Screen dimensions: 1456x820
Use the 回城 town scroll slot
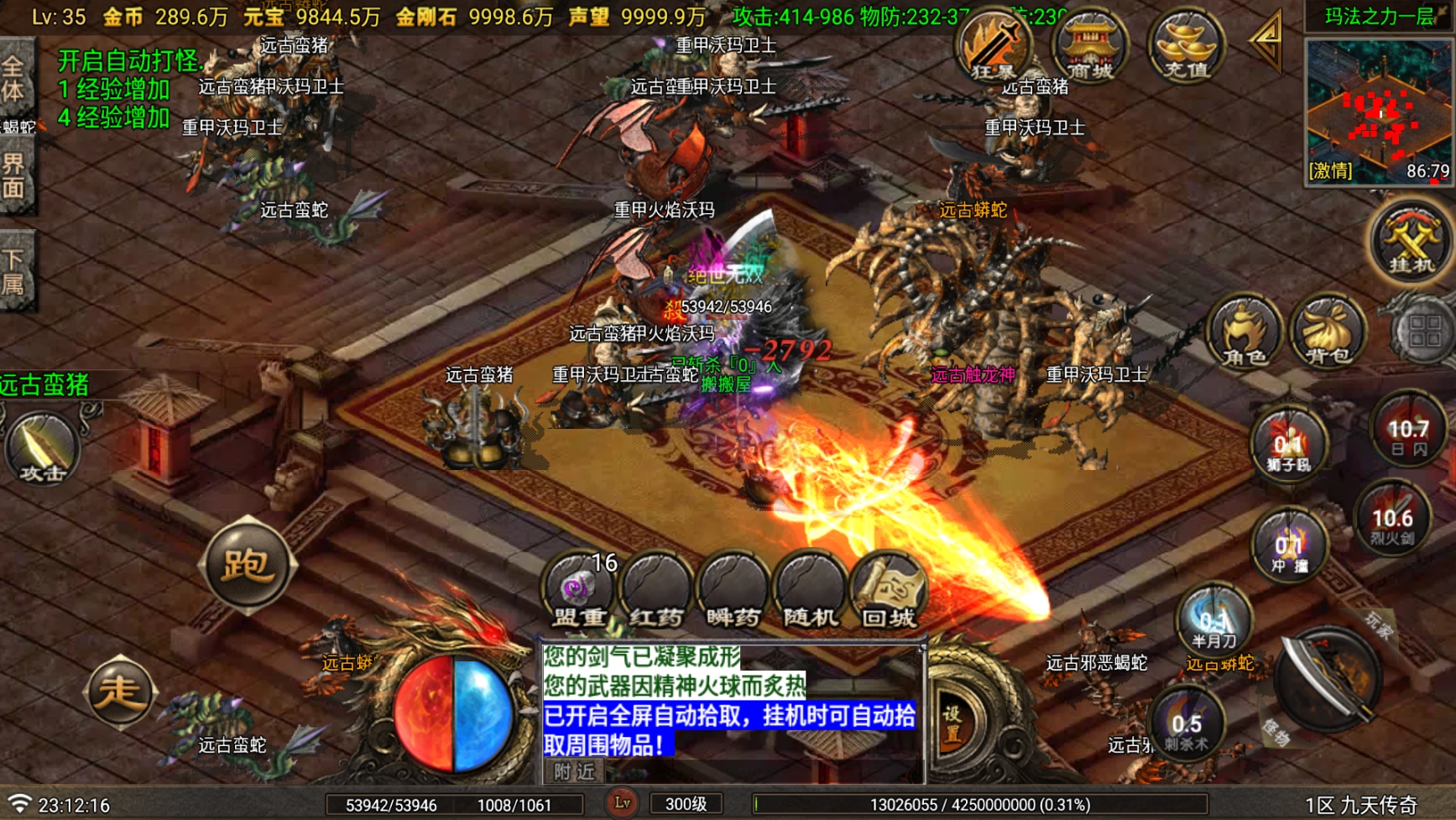[888, 592]
